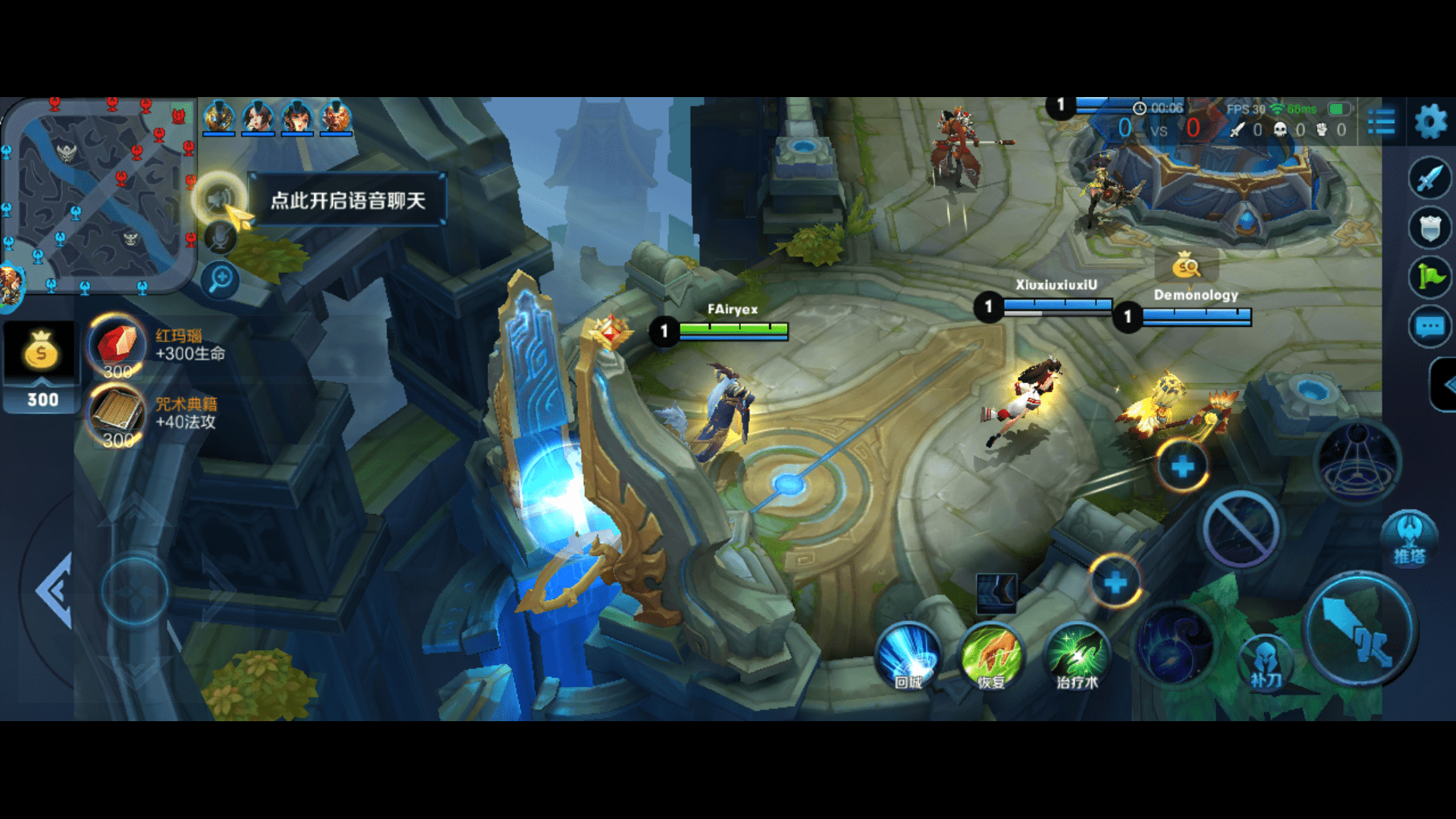Click the magnifier button below the microphone

pos(221,279)
